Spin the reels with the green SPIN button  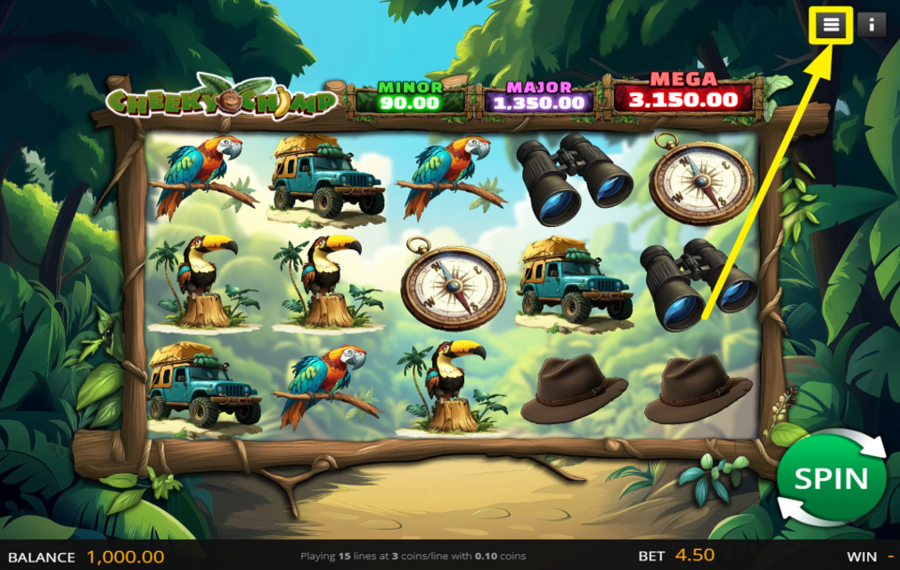pos(831,478)
